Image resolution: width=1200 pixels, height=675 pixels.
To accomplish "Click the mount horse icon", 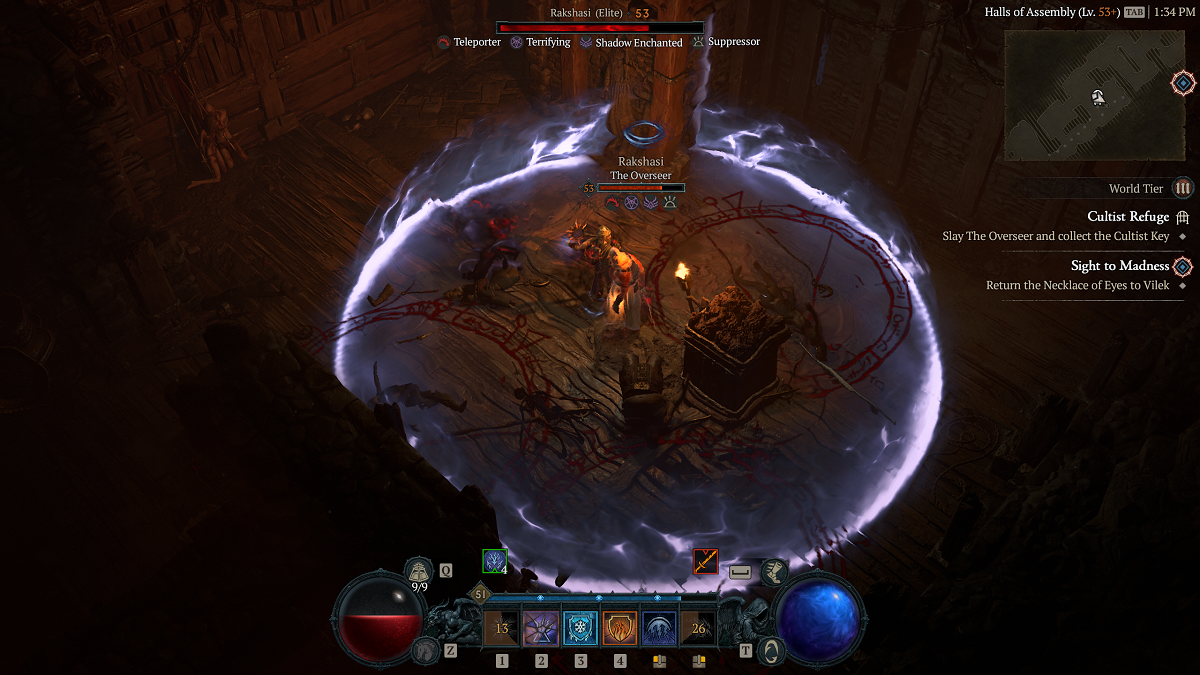I will [425, 651].
